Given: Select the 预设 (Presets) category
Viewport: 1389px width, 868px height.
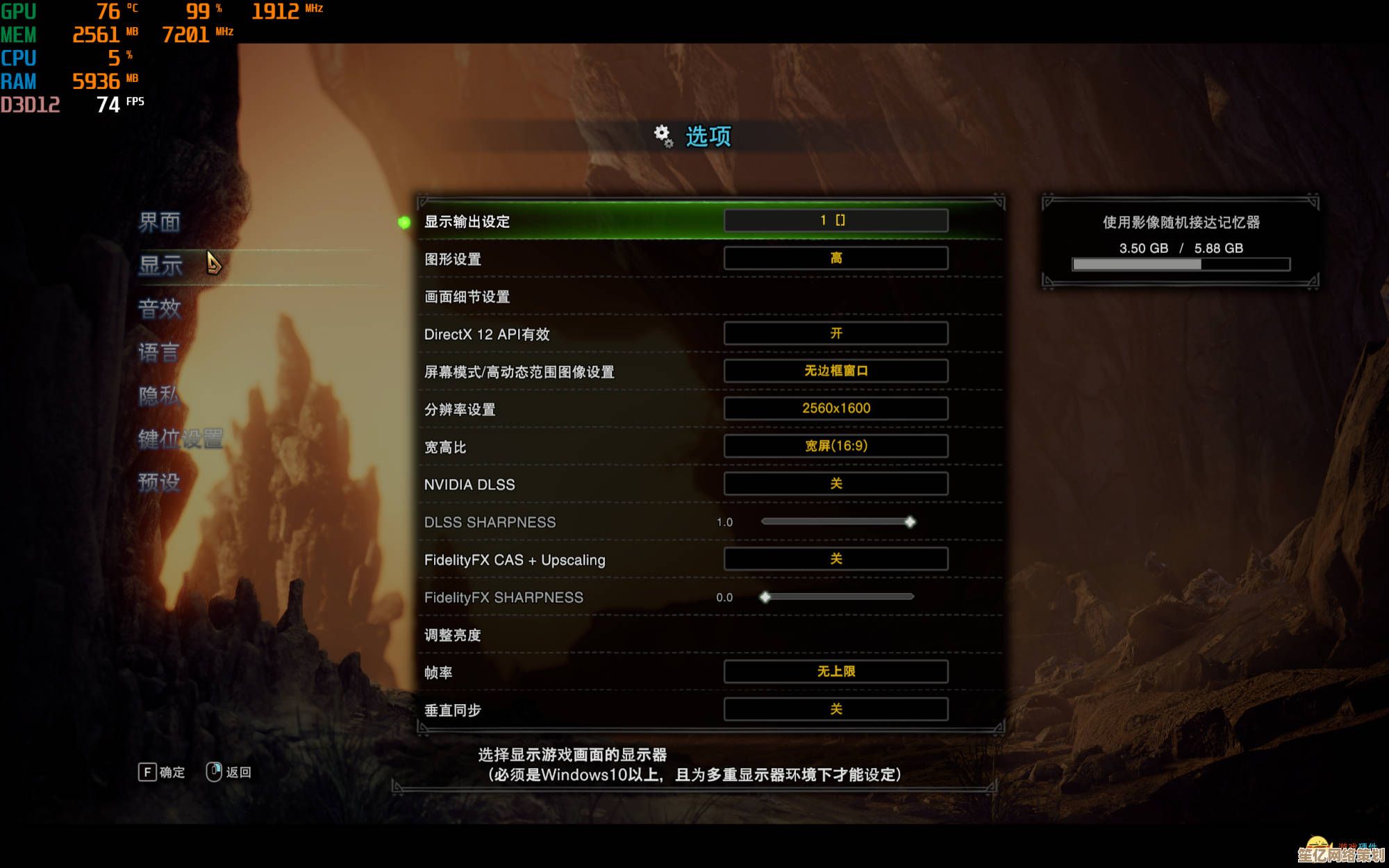Looking at the screenshot, I should click(158, 482).
